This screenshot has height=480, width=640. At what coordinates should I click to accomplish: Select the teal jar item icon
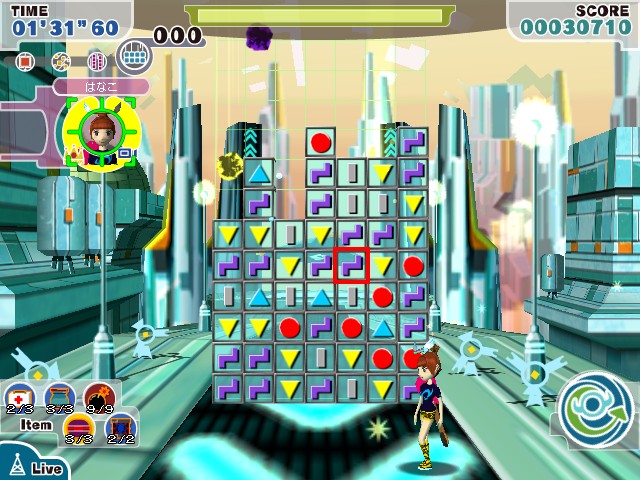(59, 395)
